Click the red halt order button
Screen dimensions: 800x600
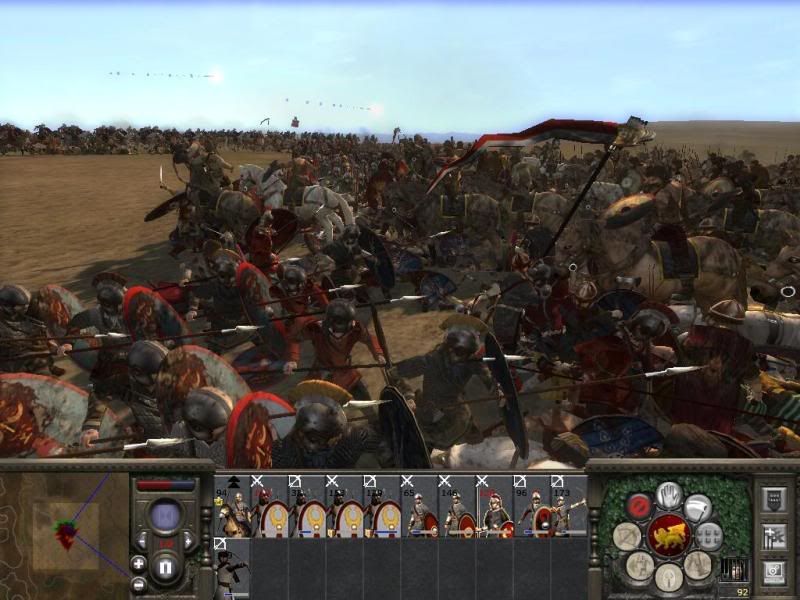click(639, 507)
